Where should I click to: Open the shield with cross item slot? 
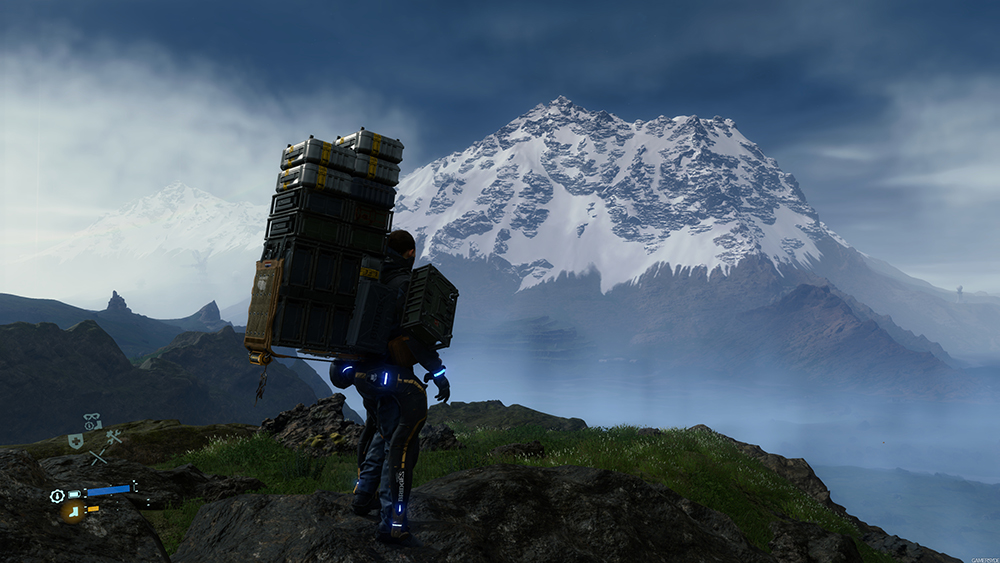click(75, 440)
